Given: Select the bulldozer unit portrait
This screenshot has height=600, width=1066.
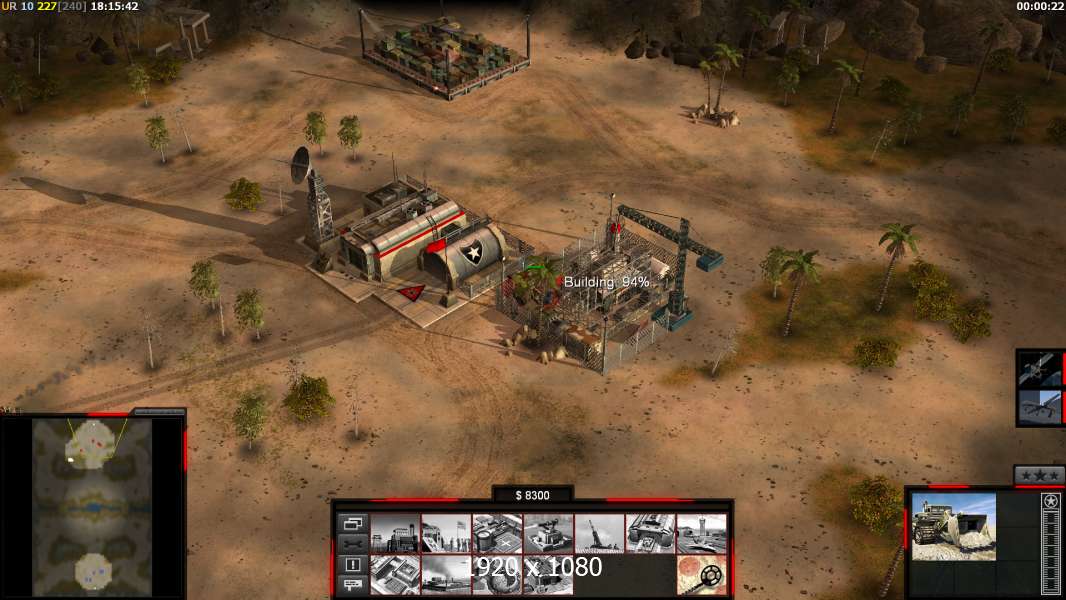Looking at the screenshot, I should 953,526.
